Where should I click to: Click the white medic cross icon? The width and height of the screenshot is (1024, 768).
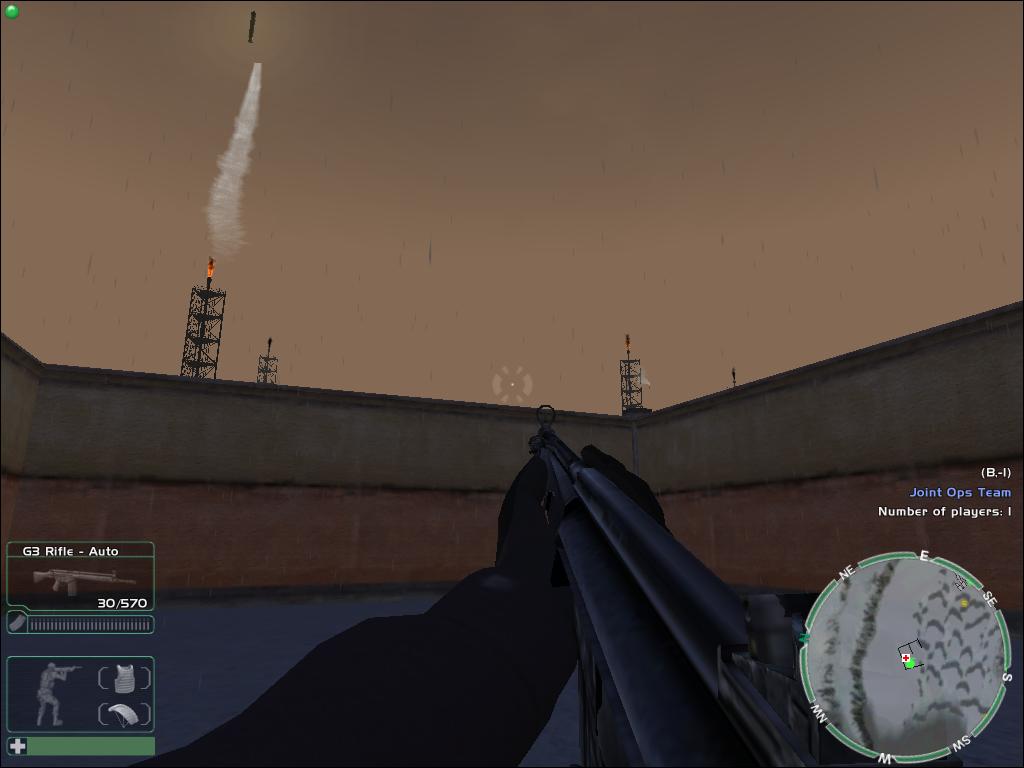point(17,746)
